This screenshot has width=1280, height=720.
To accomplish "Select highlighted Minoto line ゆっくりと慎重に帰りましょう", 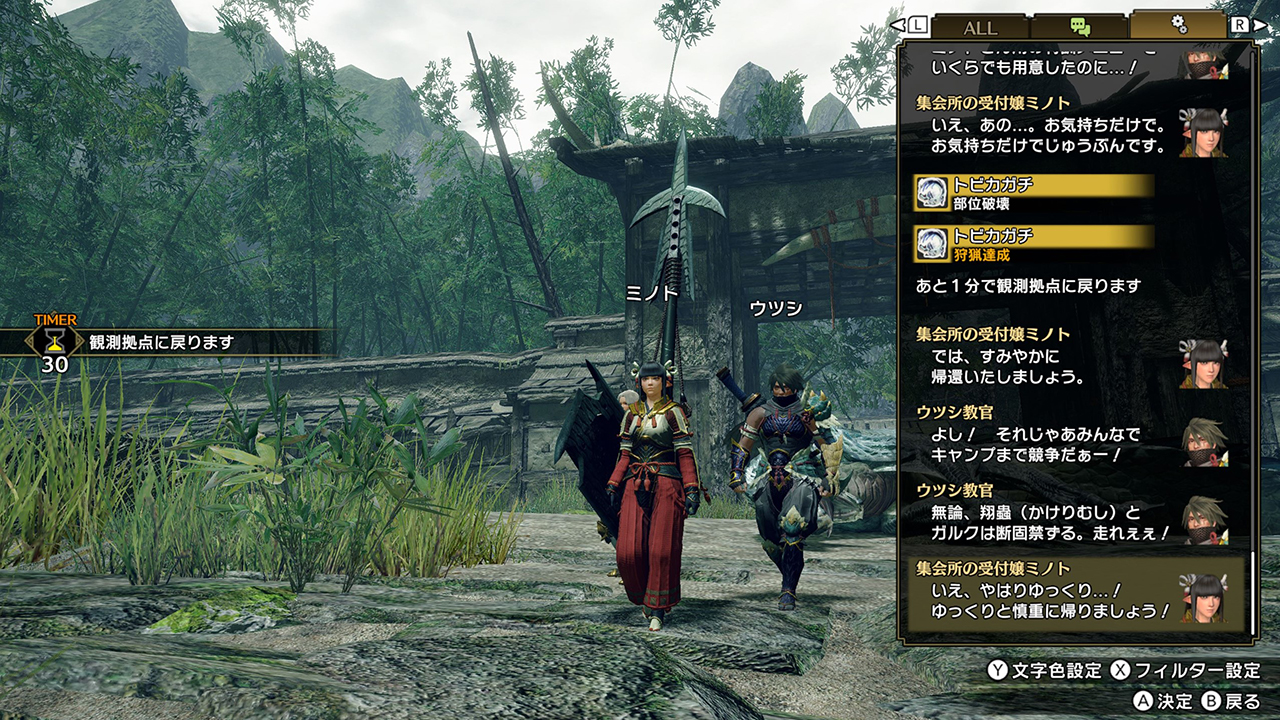I will click(1070, 595).
